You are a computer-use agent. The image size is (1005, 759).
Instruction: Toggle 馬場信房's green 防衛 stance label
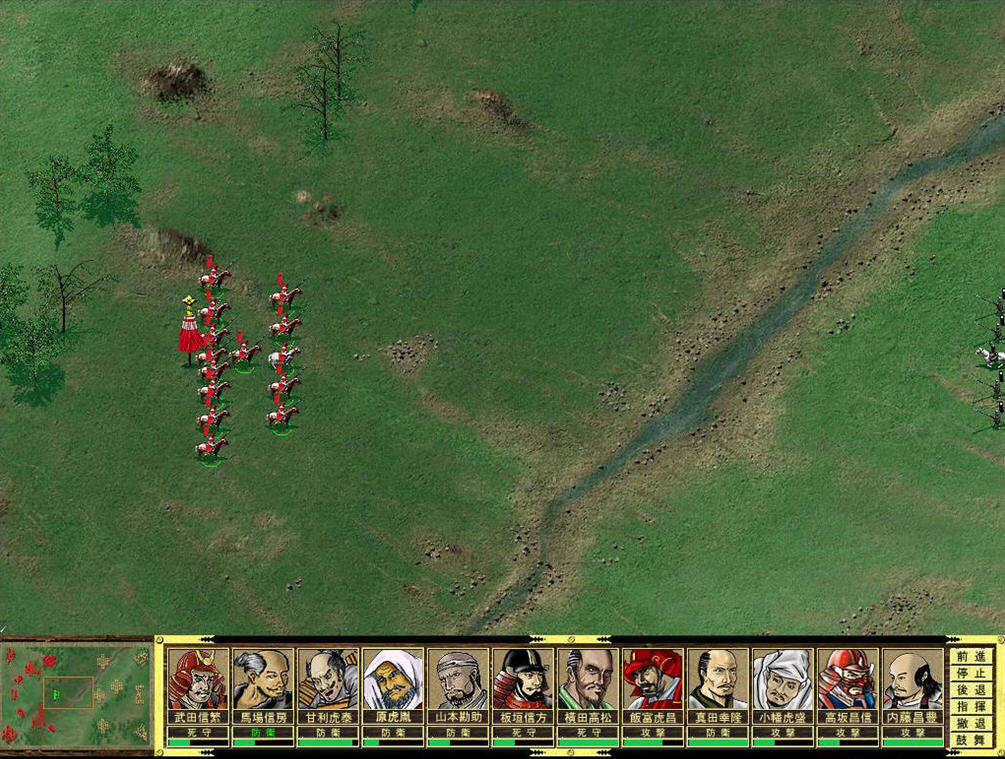coord(263,731)
